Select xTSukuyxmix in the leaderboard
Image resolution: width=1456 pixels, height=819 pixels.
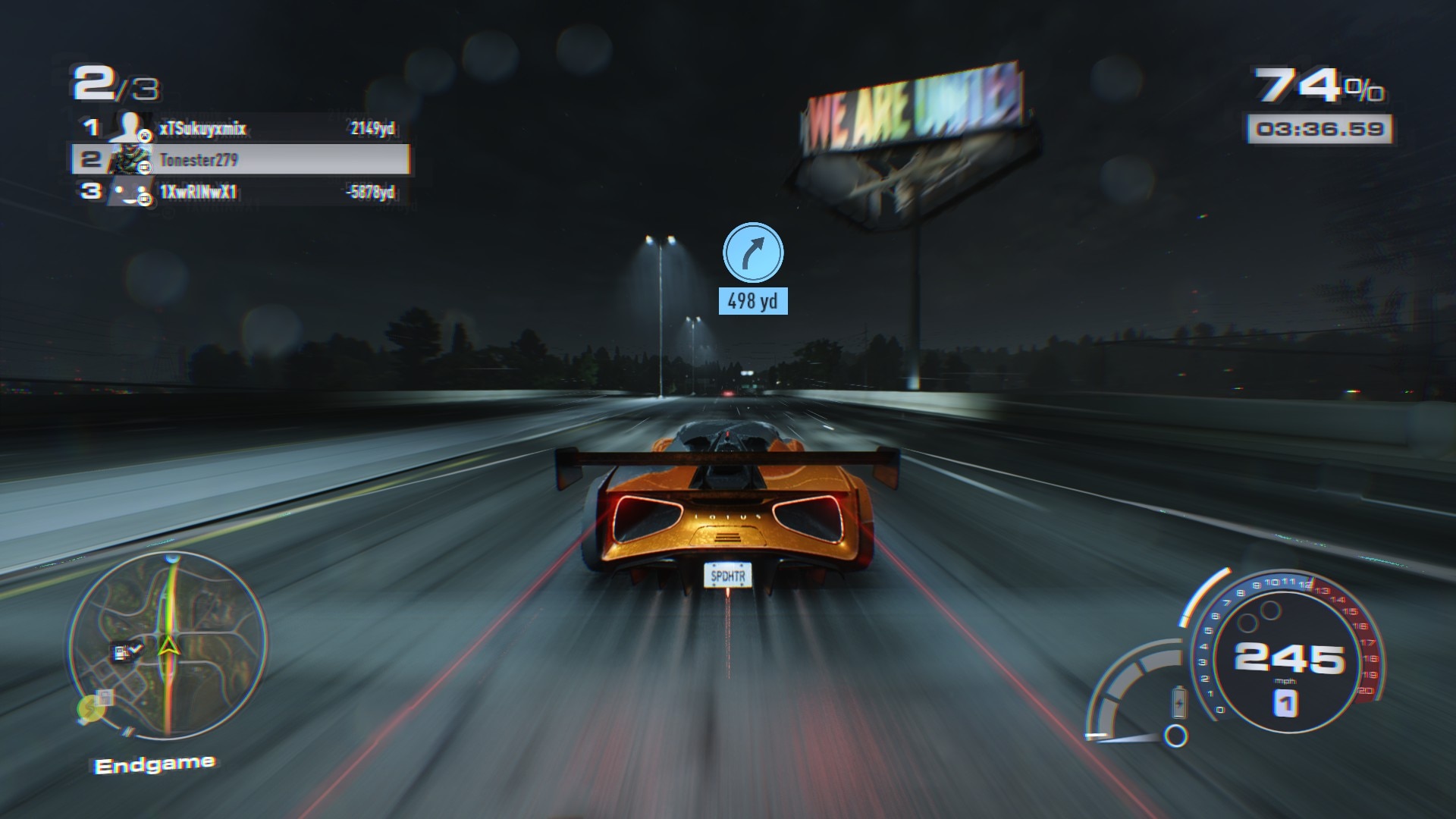[202, 128]
